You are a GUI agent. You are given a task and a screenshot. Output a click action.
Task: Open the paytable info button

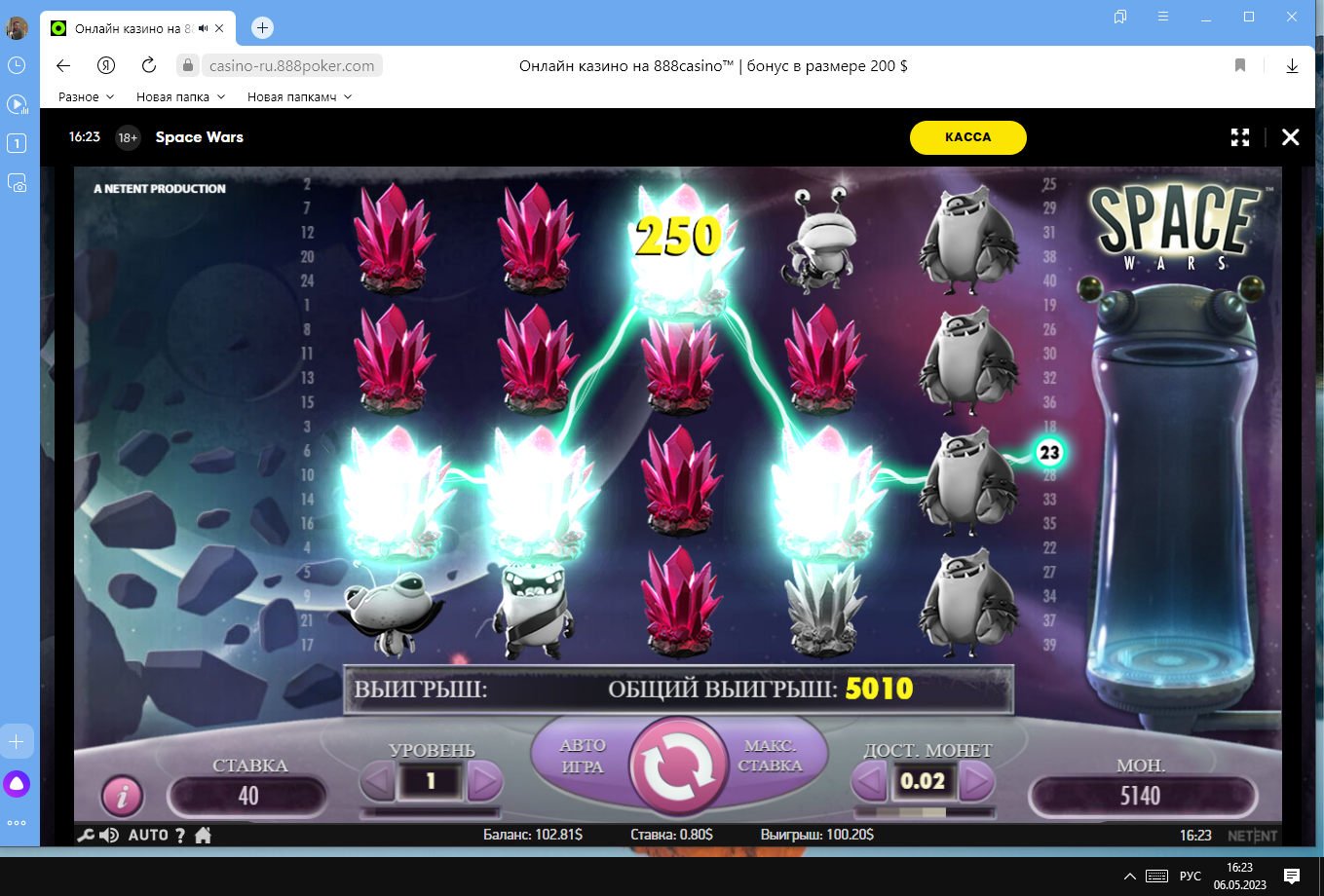coord(123,797)
